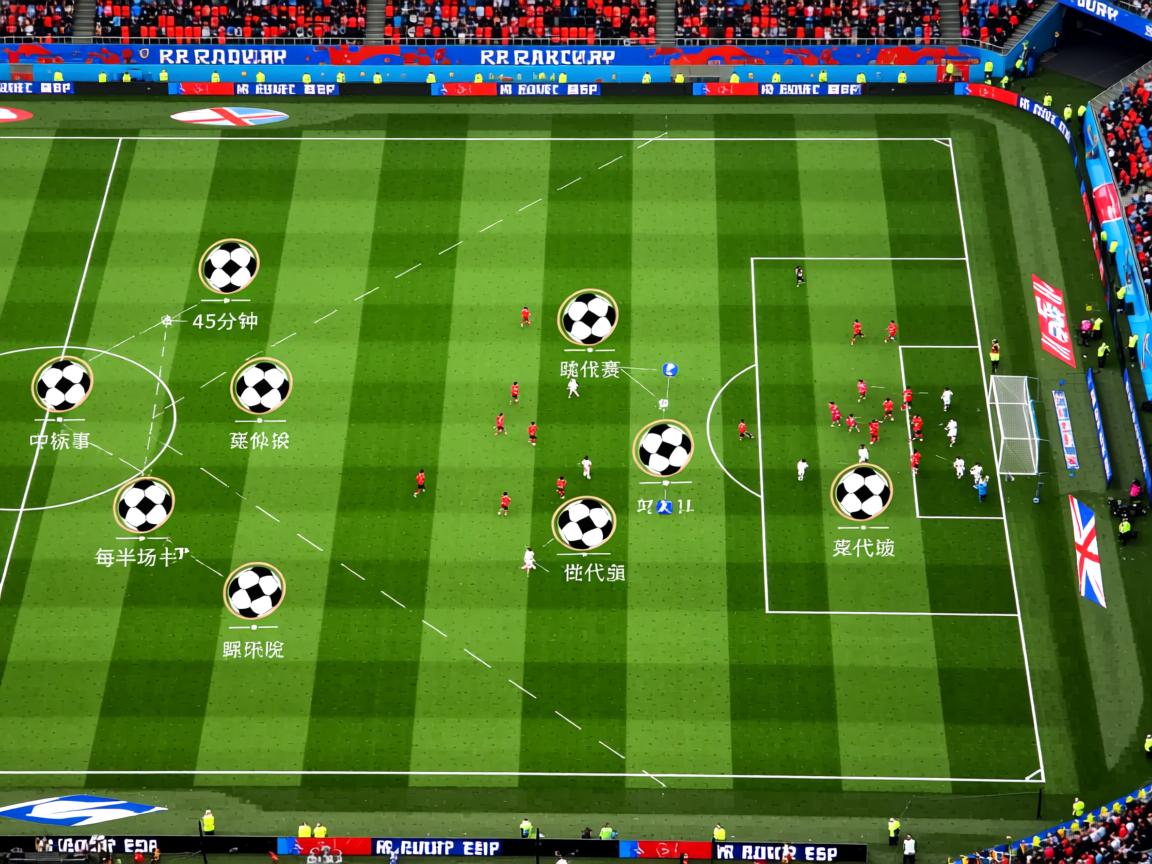Select the ball marker inside the penalty box
The height and width of the screenshot is (864, 1152).
(862, 492)
